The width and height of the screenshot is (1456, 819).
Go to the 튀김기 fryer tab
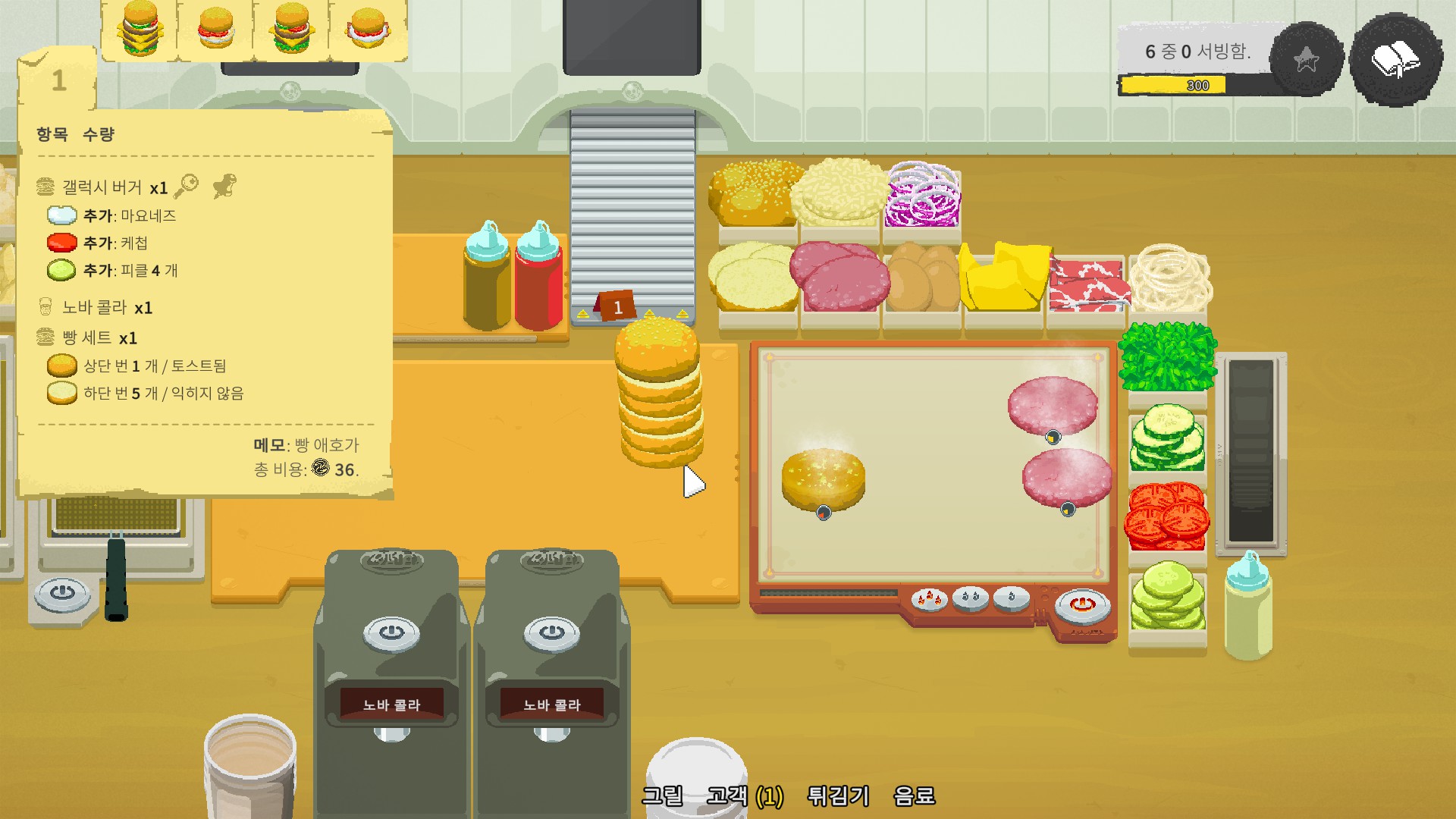click(x=838, y=795)
